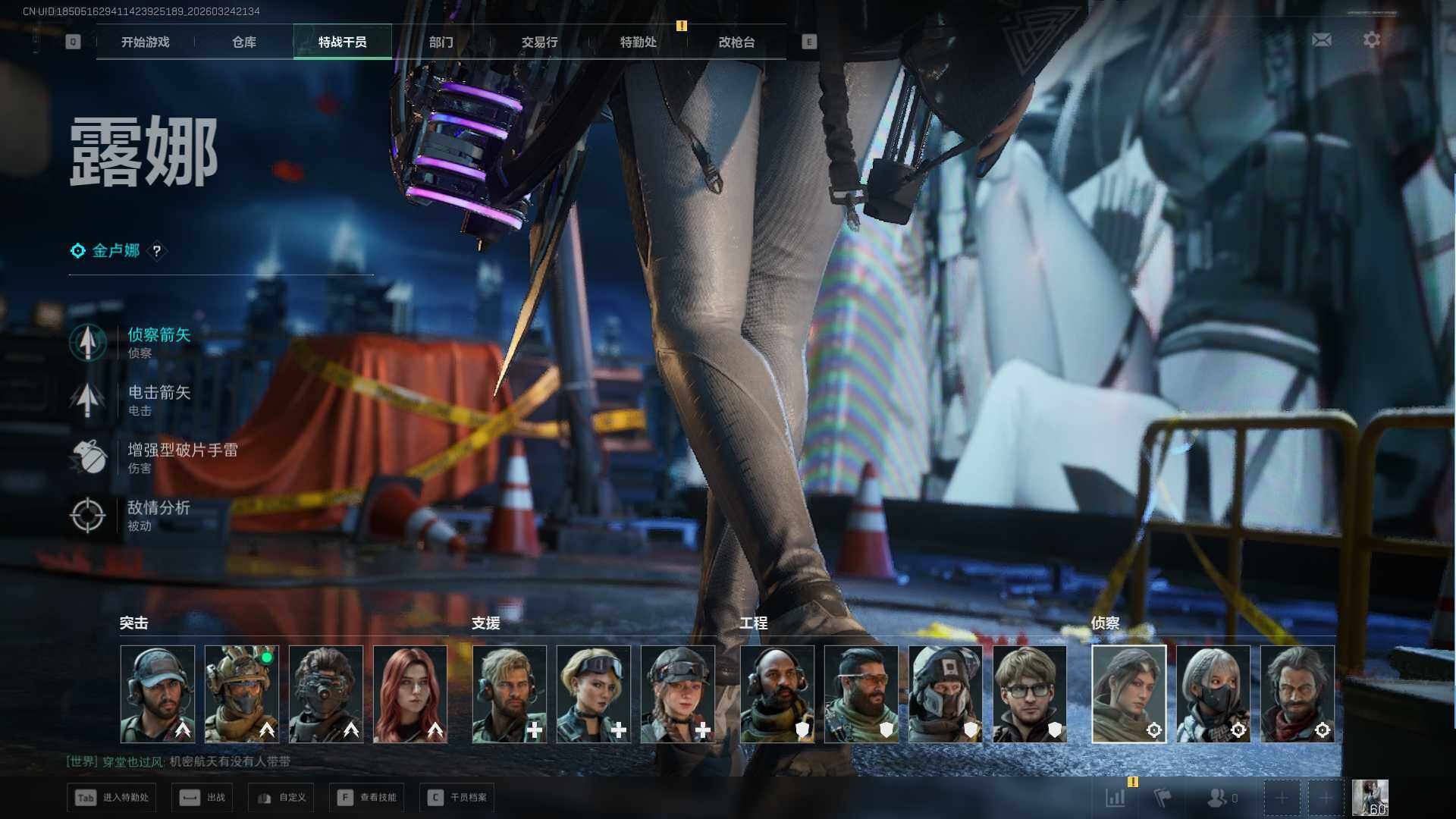Image resolution: width=1456 pixels, height=819 pixels.
Task: Open the 部门 tab
Action: [x=441, y=42]
